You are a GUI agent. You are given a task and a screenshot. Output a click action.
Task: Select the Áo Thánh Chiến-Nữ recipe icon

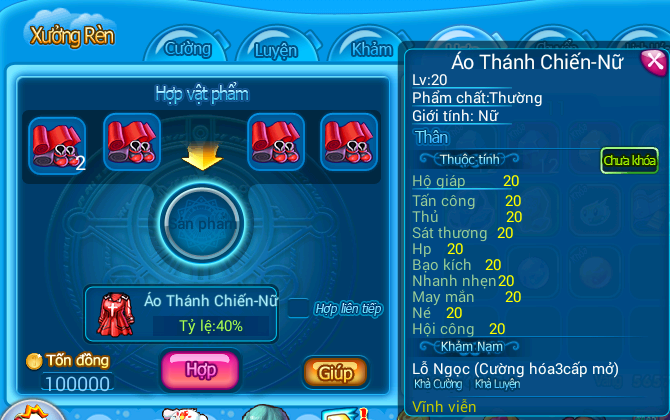tap(114, 313)
